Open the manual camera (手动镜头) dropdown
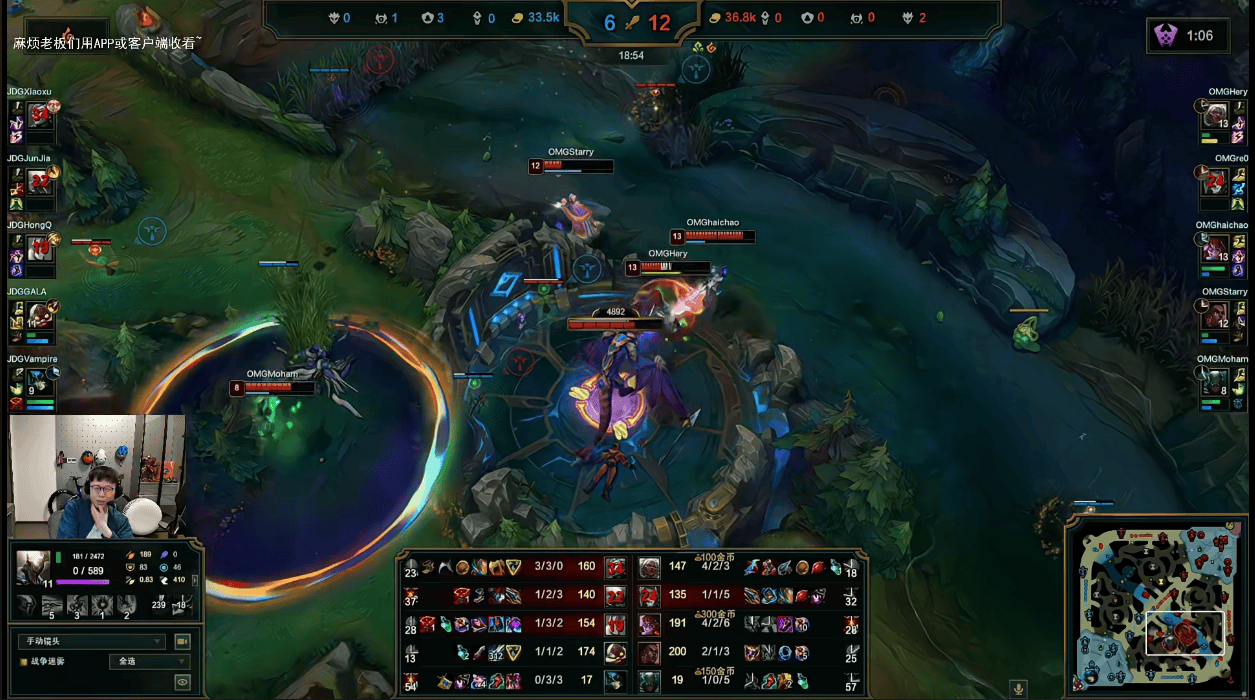Screen dimensions: 1255x700 pos(91,641)
